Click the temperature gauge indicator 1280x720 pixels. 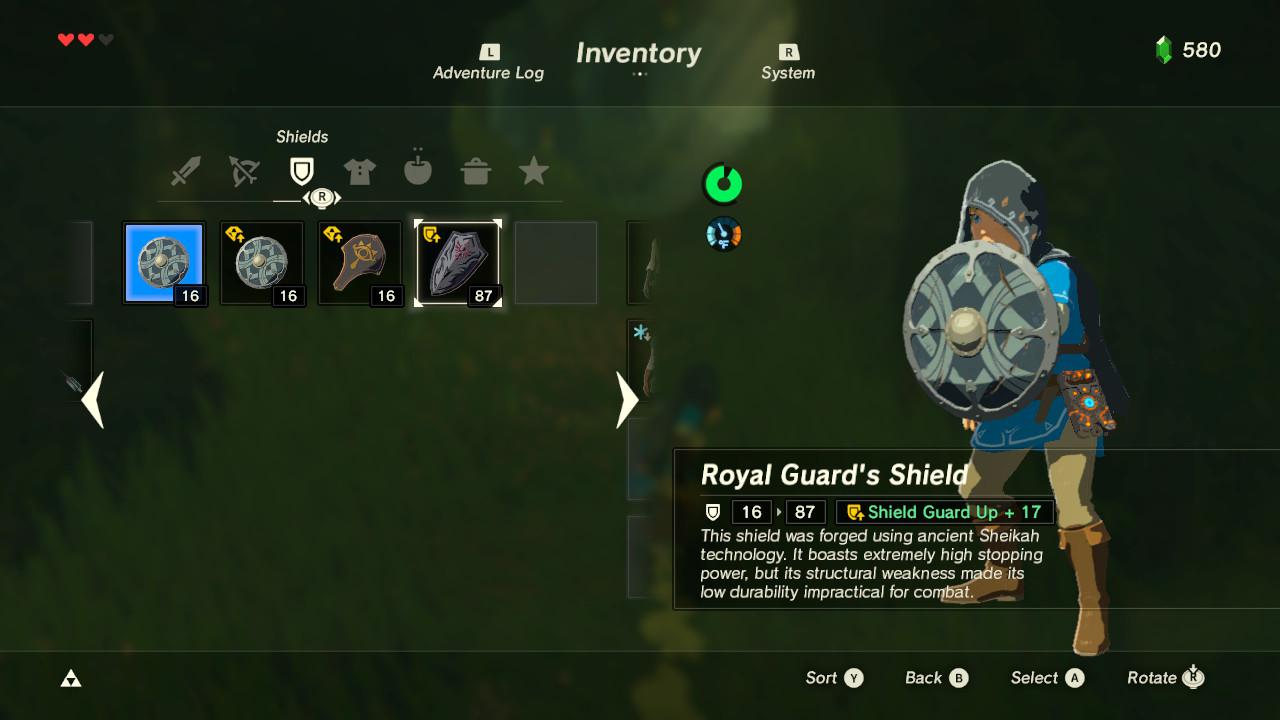722,234
